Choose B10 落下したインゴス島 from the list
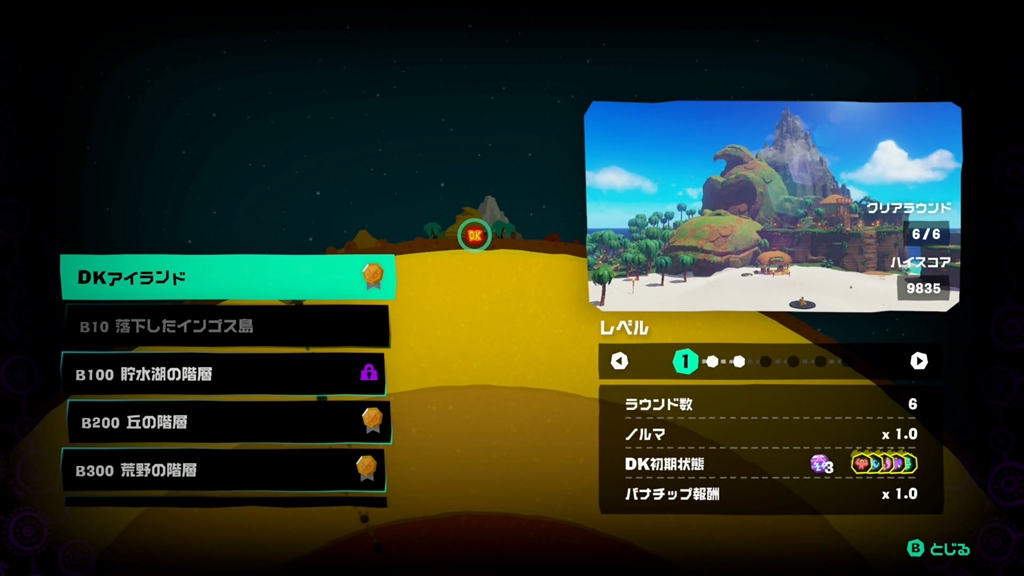Viewport: 1024px width, 576px height. (227, 326)
